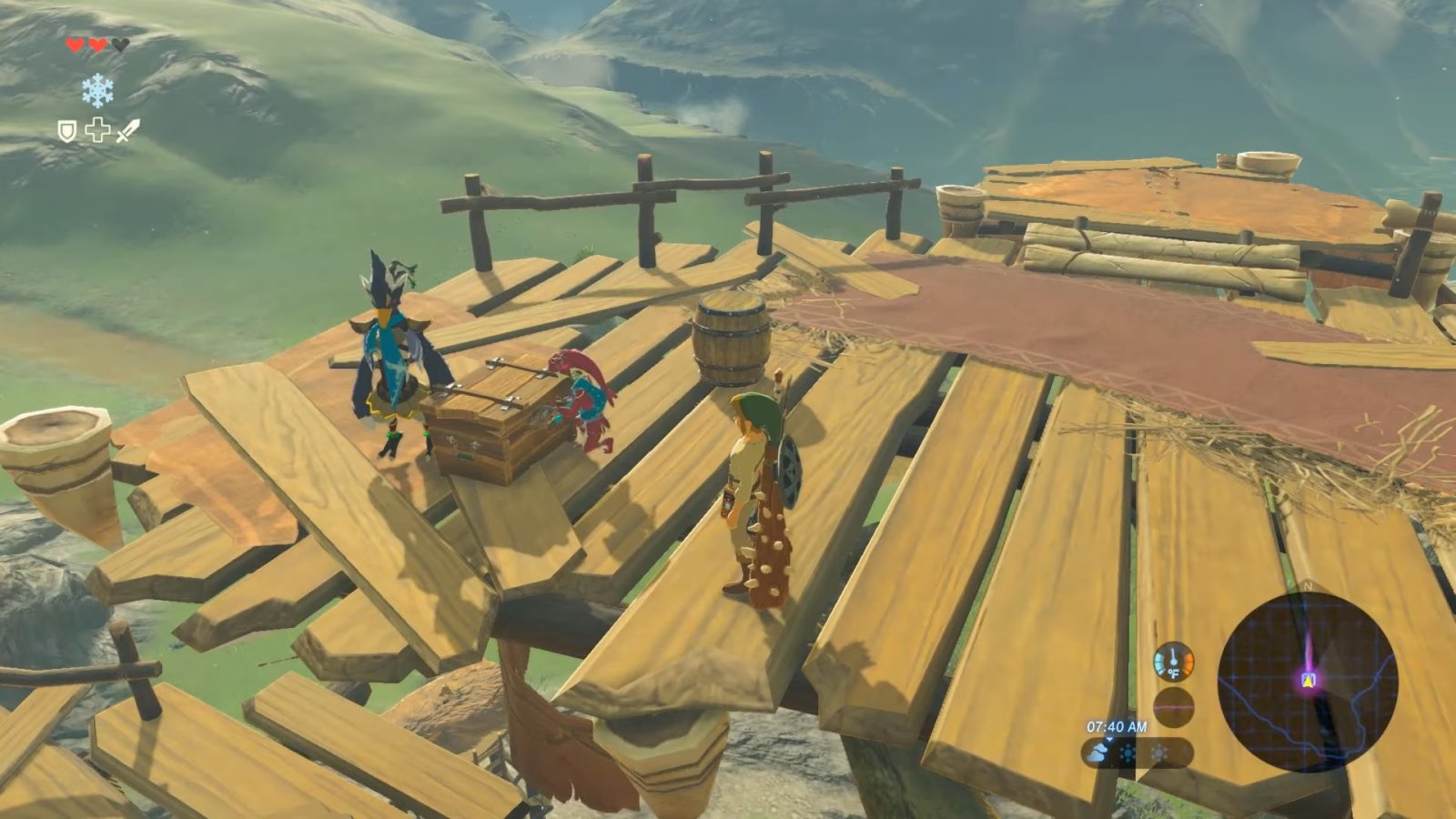Click the sword attack buff icon

(x=127, y=131)
